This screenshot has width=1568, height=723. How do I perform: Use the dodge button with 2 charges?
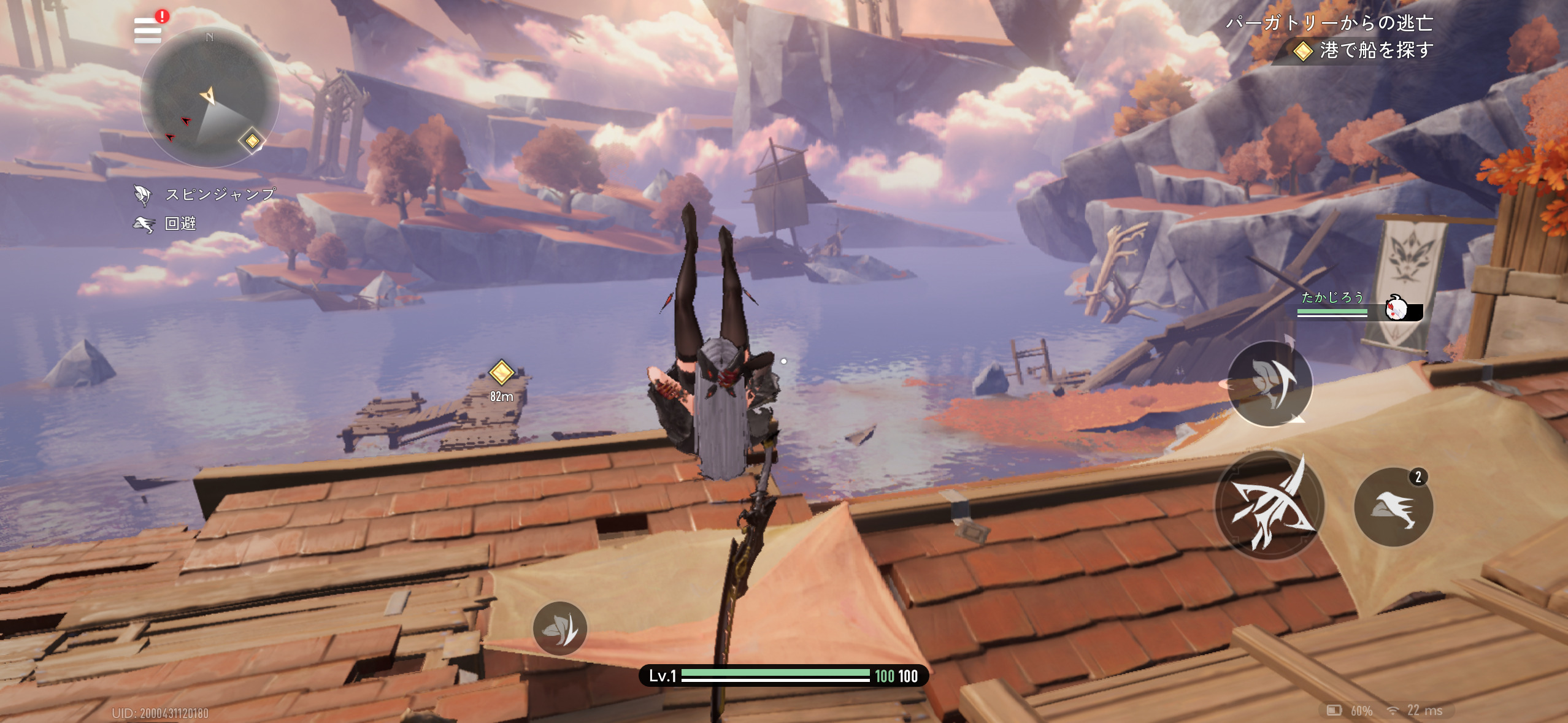tap(1393, 507)
